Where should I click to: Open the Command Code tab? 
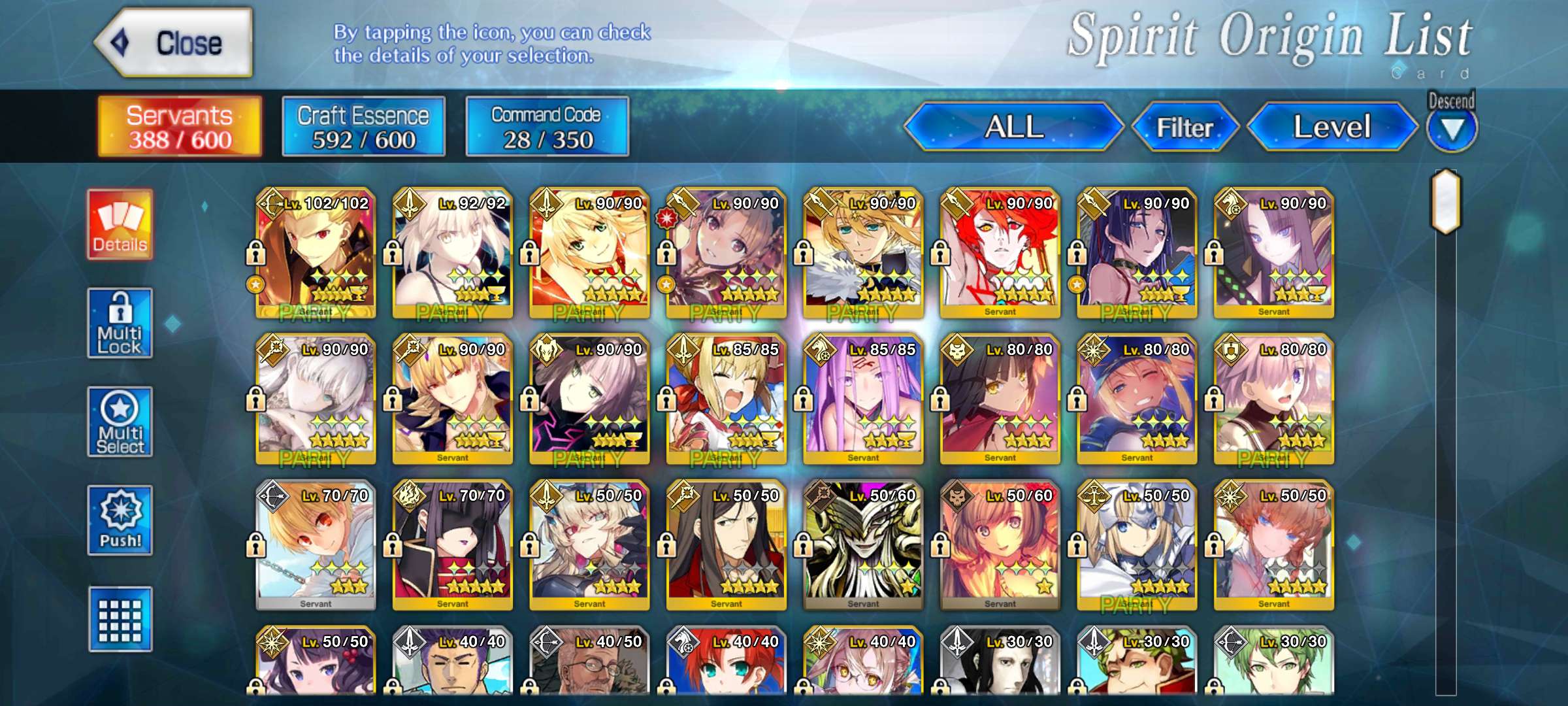point(547,127)
